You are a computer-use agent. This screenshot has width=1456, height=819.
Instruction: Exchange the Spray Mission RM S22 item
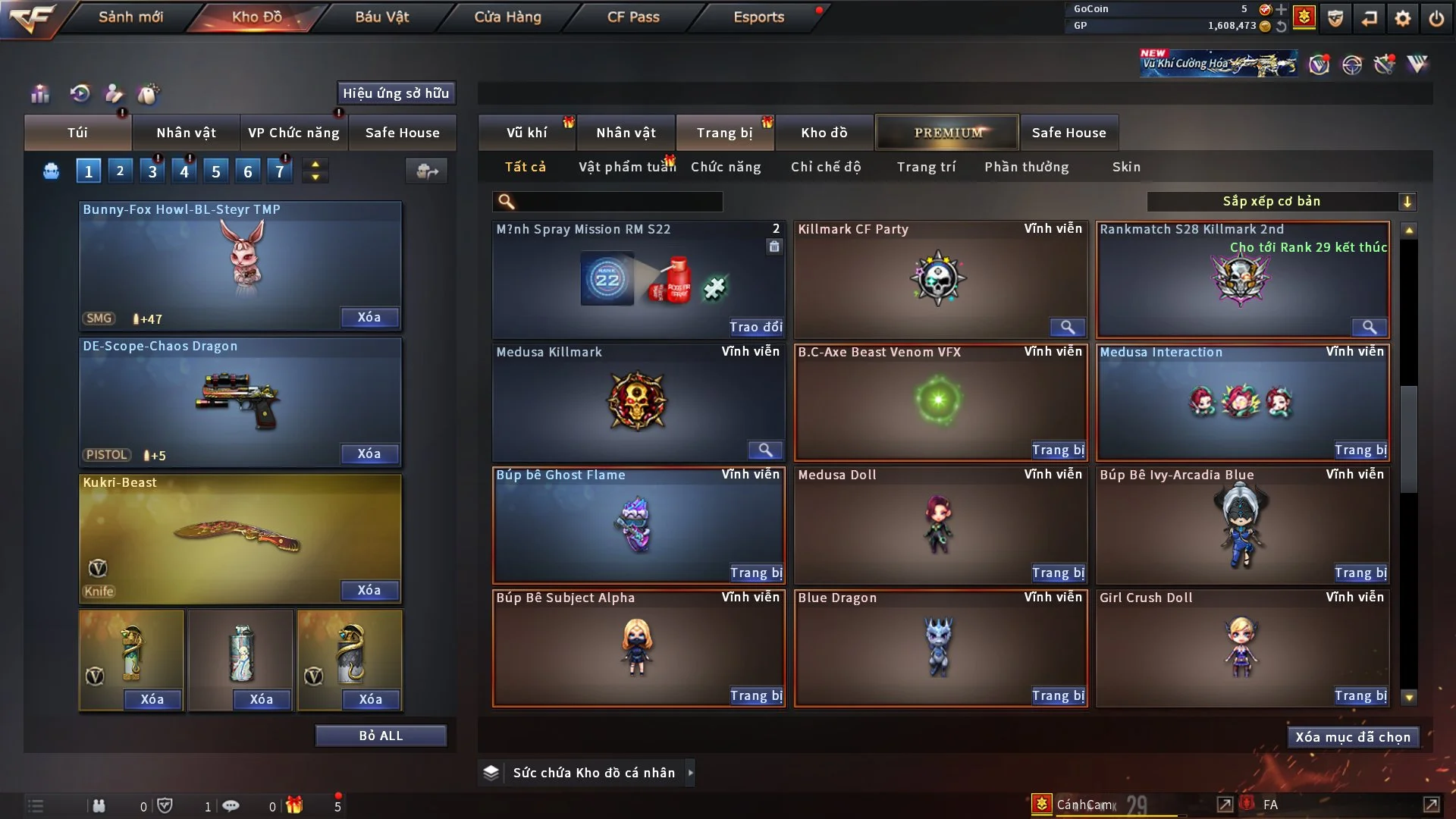click(755, 327)
